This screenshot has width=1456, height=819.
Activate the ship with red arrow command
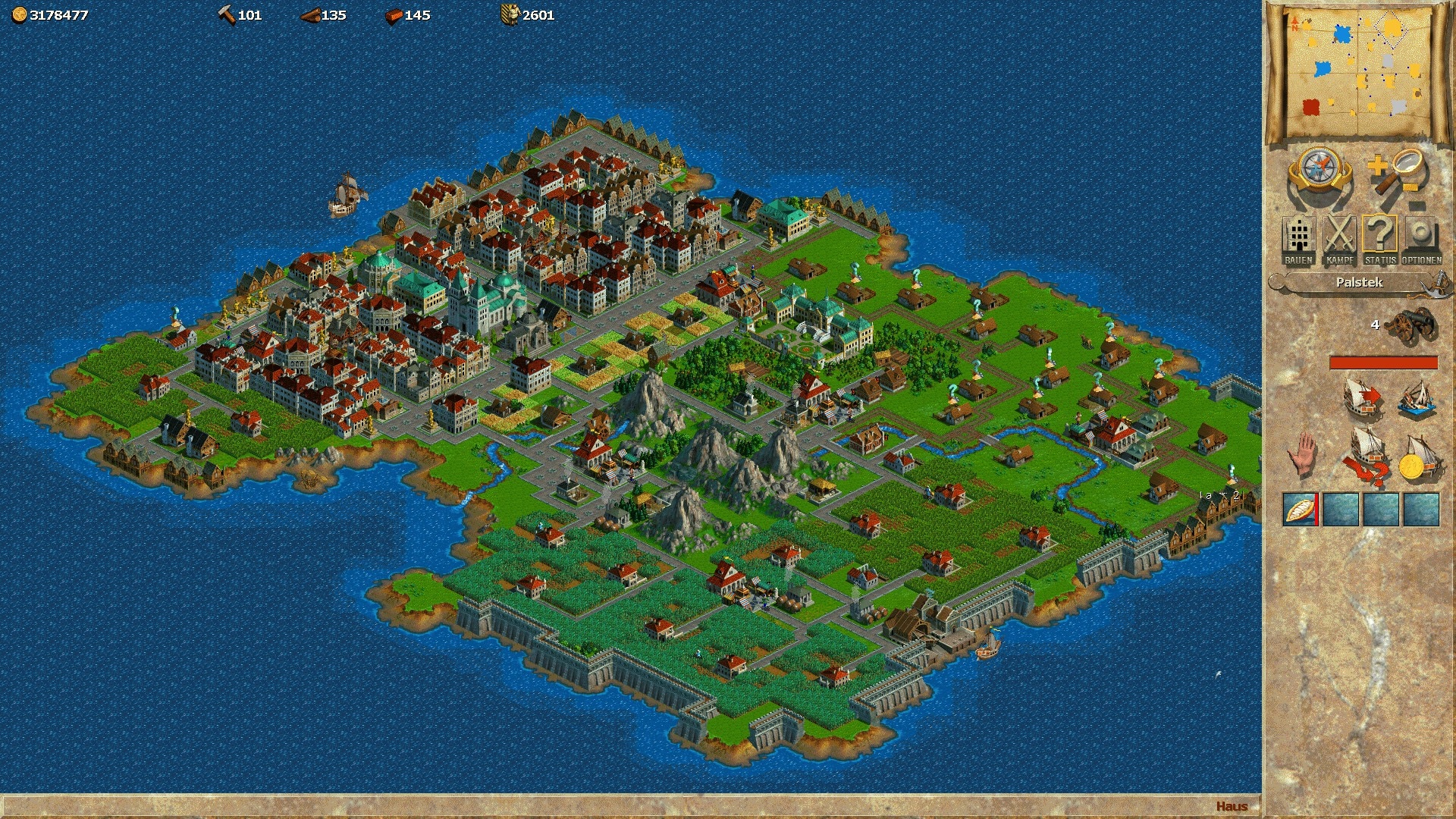(1362, 397)
